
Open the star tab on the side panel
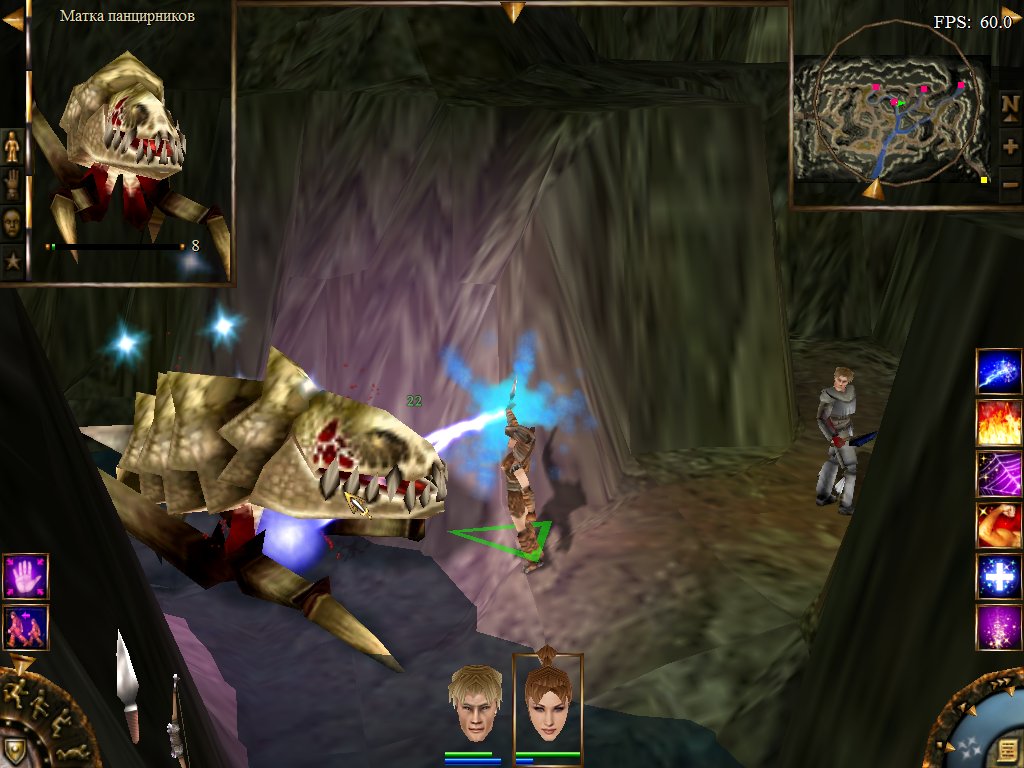(x=12, y=261)
